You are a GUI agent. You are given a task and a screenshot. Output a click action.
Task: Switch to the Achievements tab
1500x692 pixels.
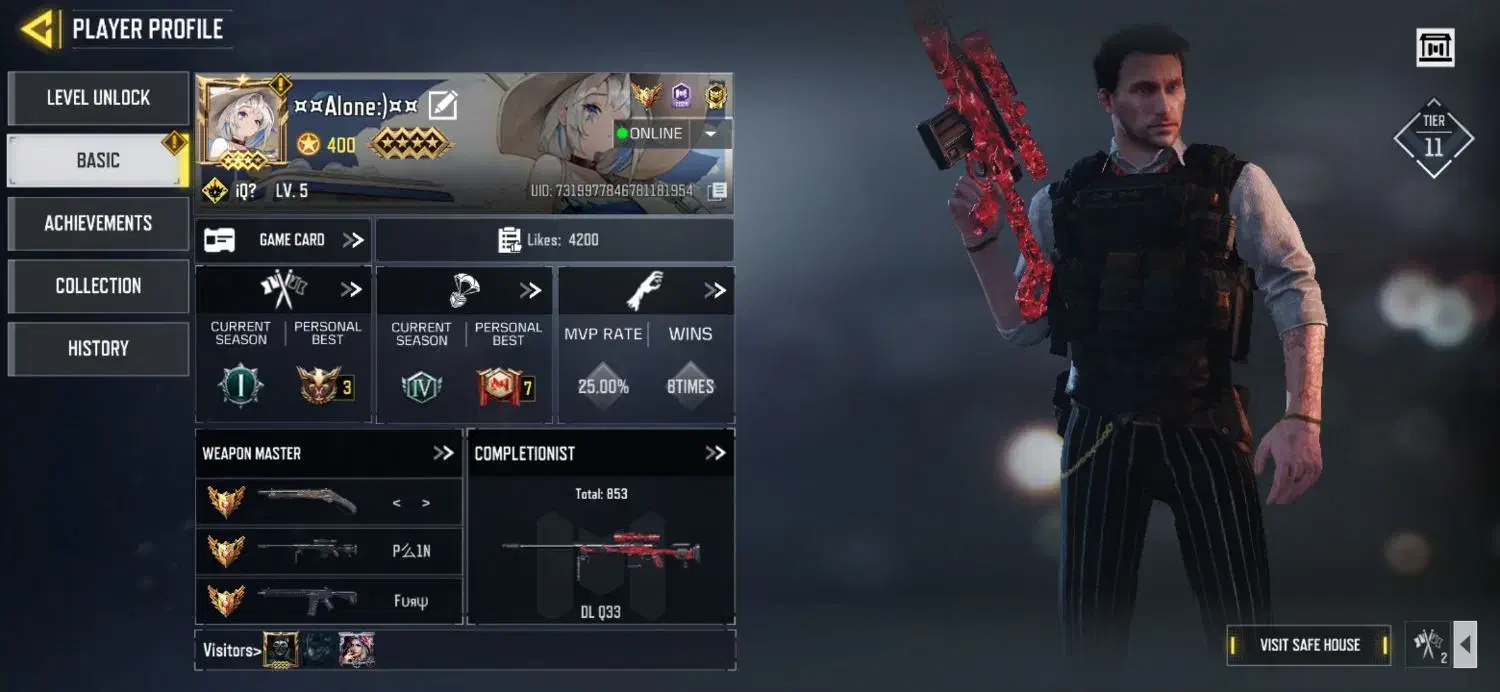pyautogui.click(x=98, y=223)
